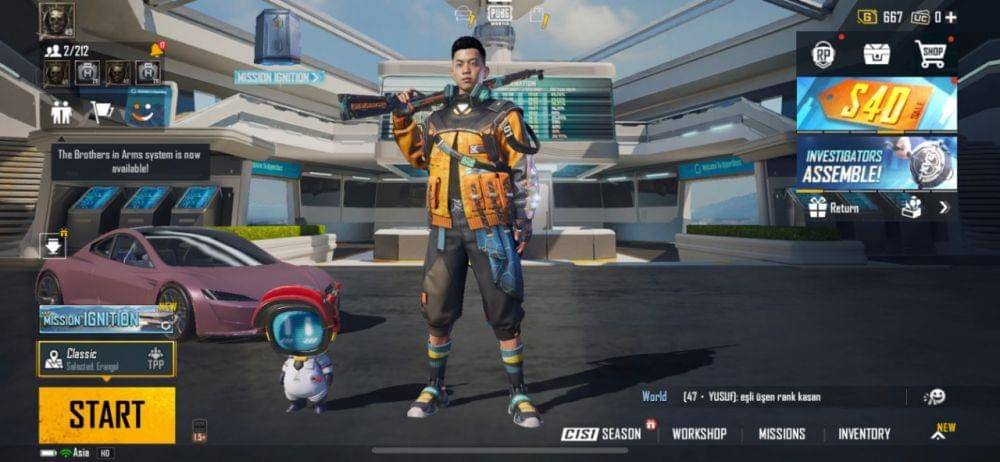Expand the events panel arrow
1000x462 pixels.
click(943, 208)
